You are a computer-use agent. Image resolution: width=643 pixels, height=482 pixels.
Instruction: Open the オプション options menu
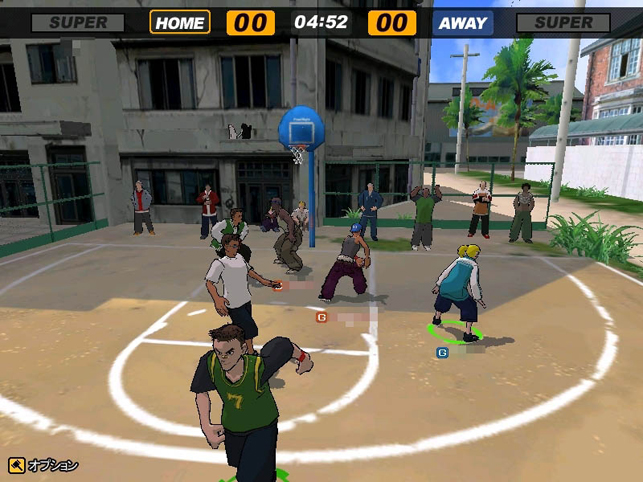tap(43, 465)
